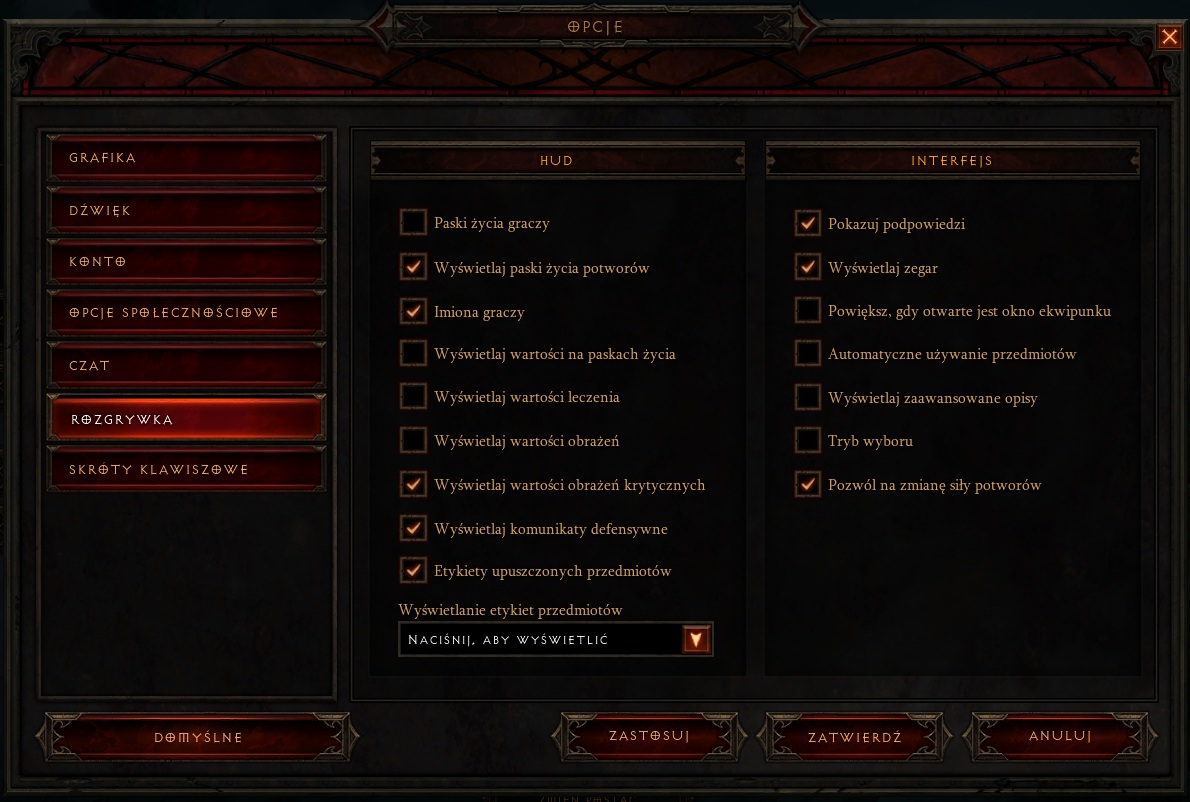Enable Wyświetlaj wartości leczenia
This screenshot has height=802, width=1190.
click(413, 397)
